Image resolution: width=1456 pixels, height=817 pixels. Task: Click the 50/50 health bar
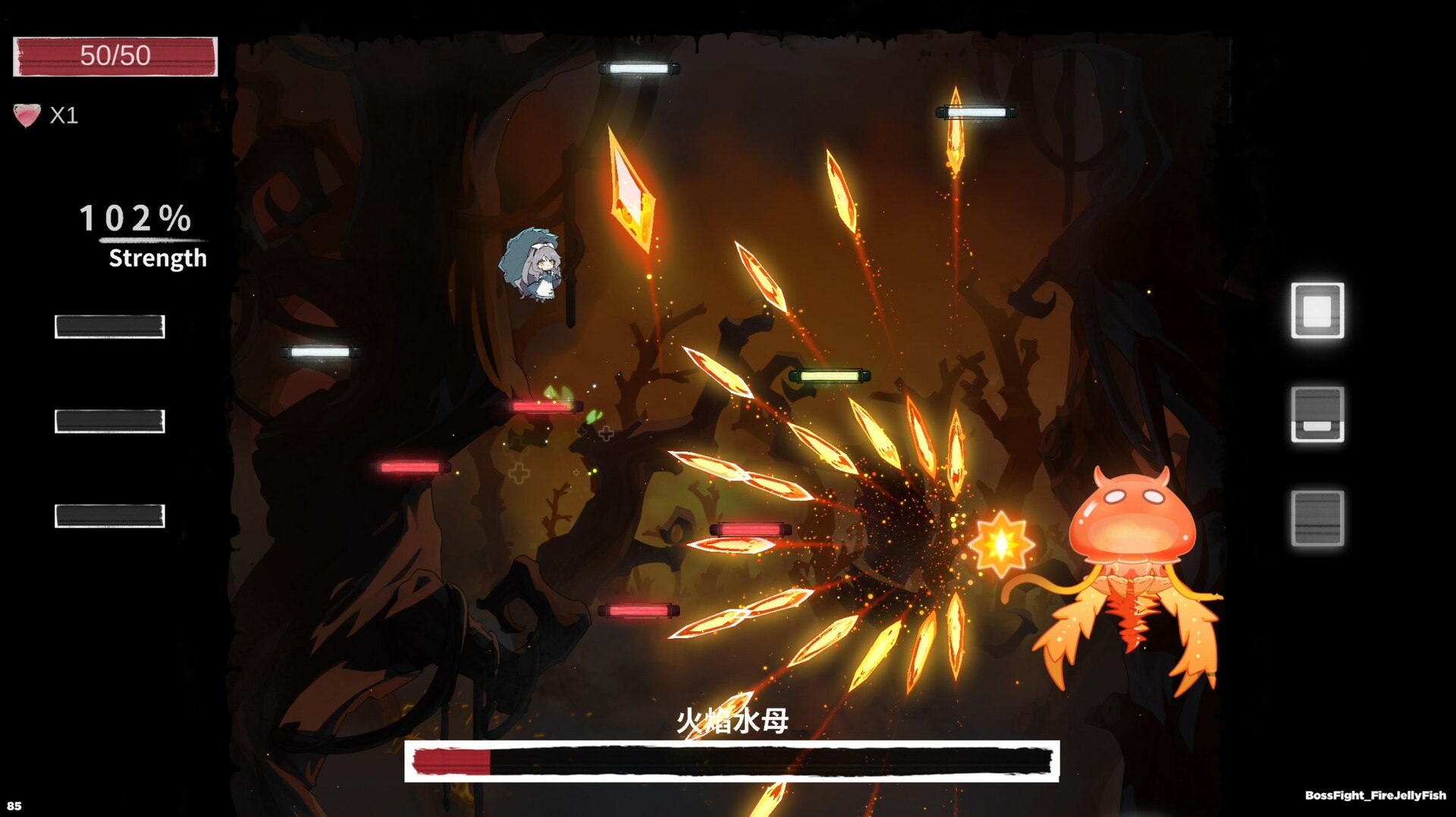point(114,55)
